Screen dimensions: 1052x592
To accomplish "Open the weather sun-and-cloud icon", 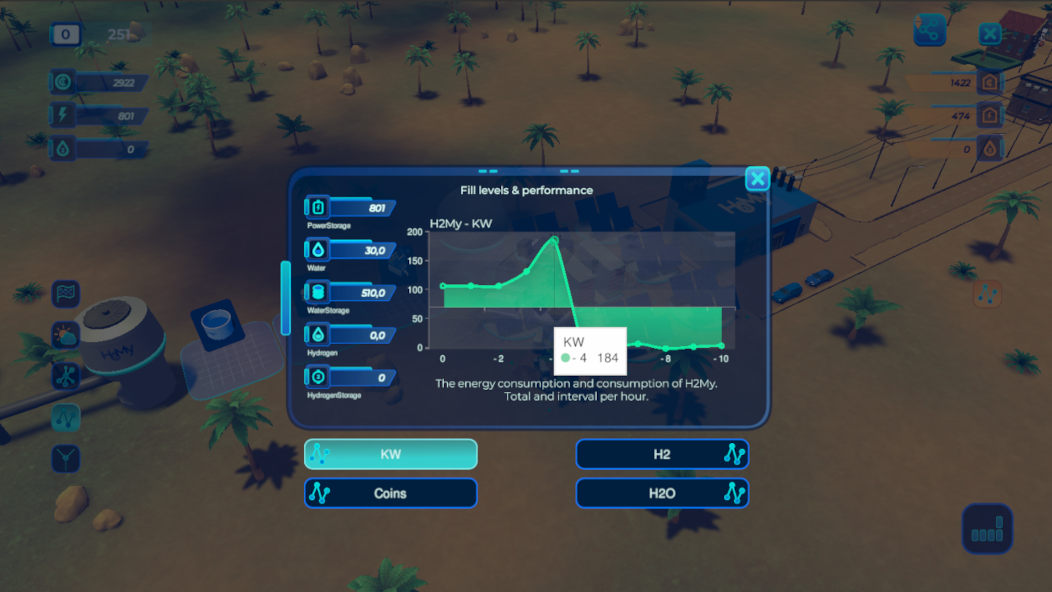I will click(x=66, y=335).
